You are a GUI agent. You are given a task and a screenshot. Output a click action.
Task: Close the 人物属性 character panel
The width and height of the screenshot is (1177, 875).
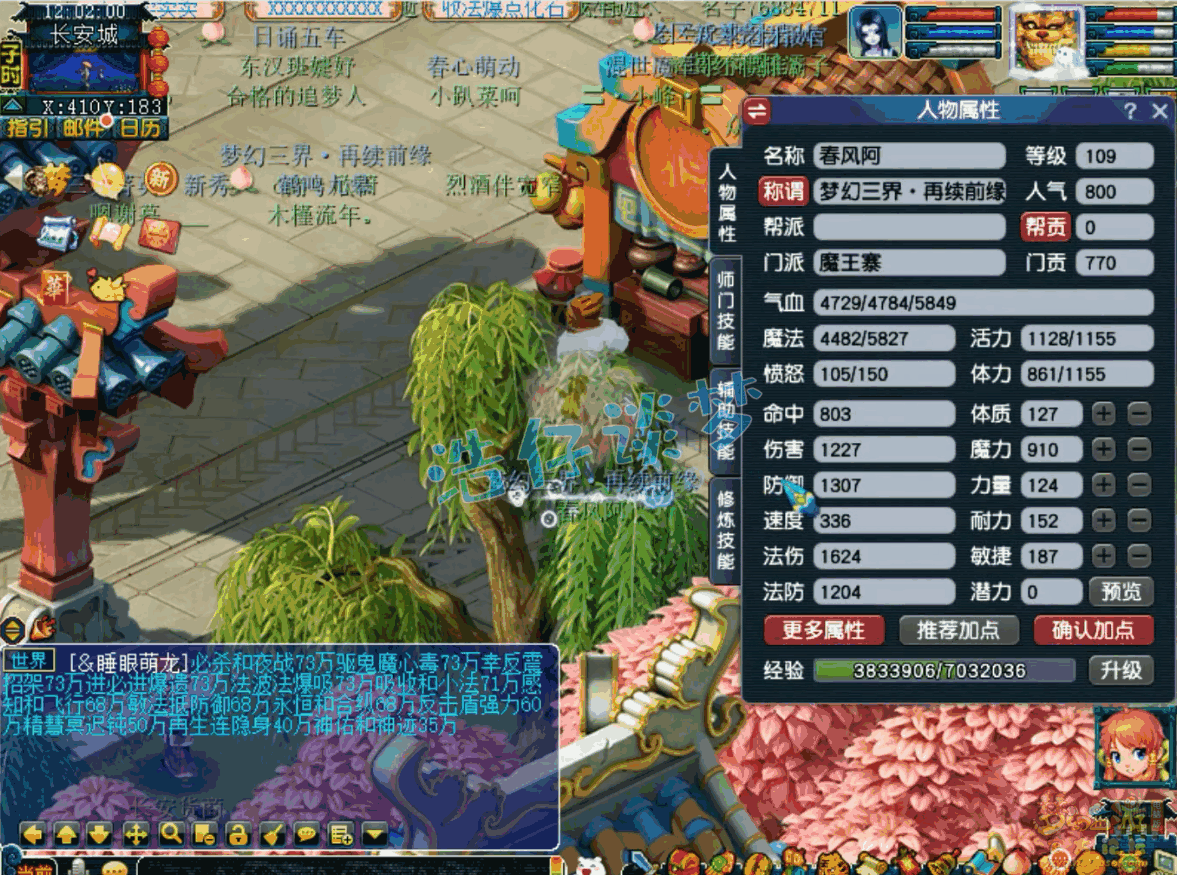tap(1160, 111)
